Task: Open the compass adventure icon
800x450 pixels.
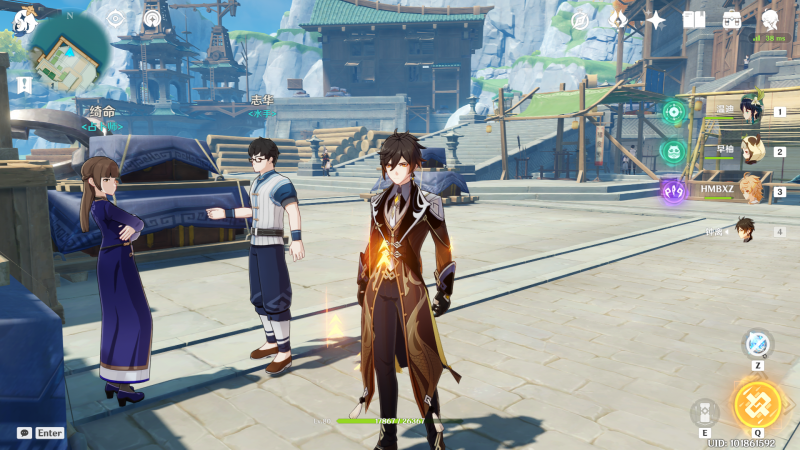Action: [581, 19]
